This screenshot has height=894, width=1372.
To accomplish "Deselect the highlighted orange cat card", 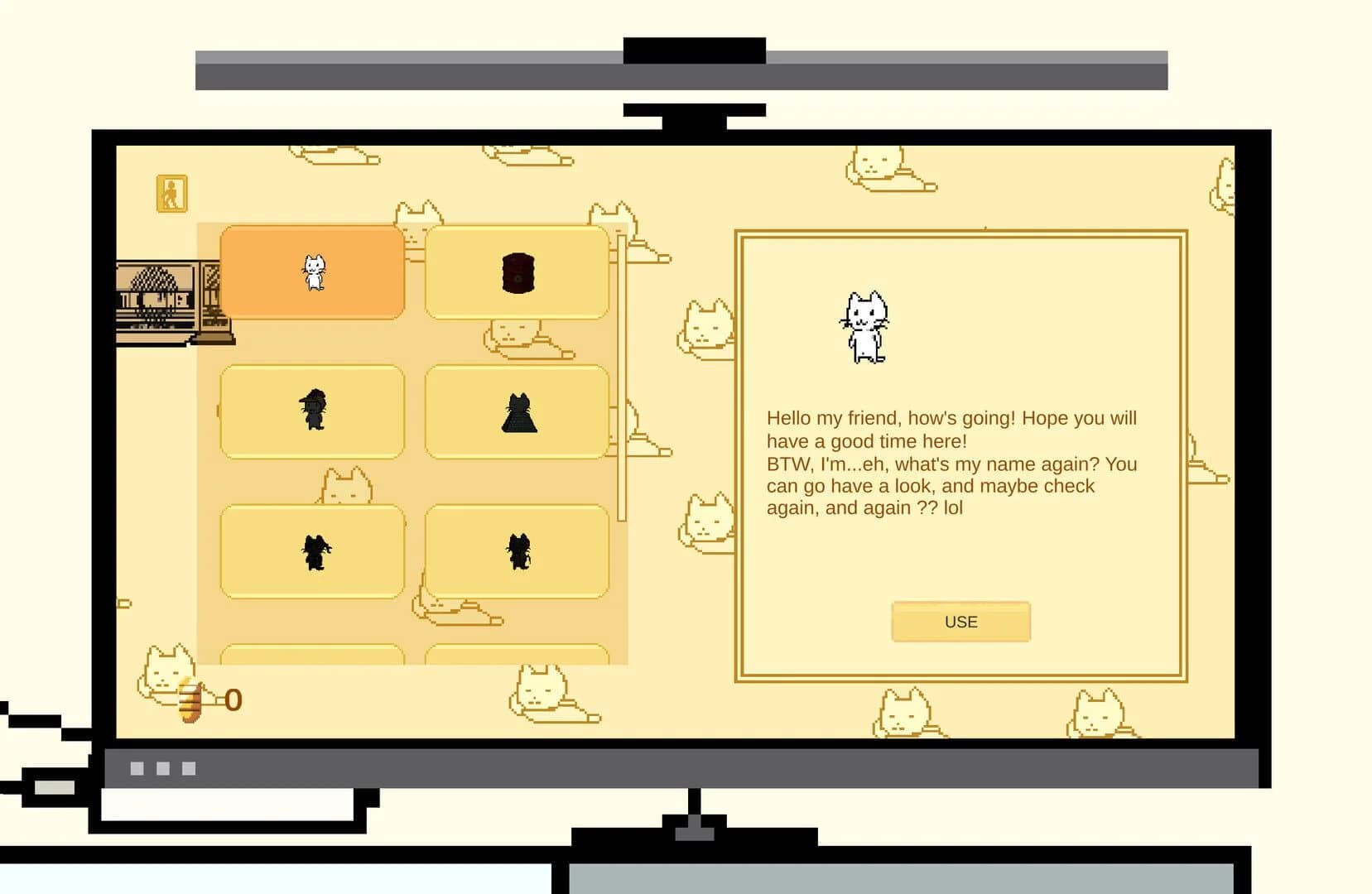I will tap(313, 273).
